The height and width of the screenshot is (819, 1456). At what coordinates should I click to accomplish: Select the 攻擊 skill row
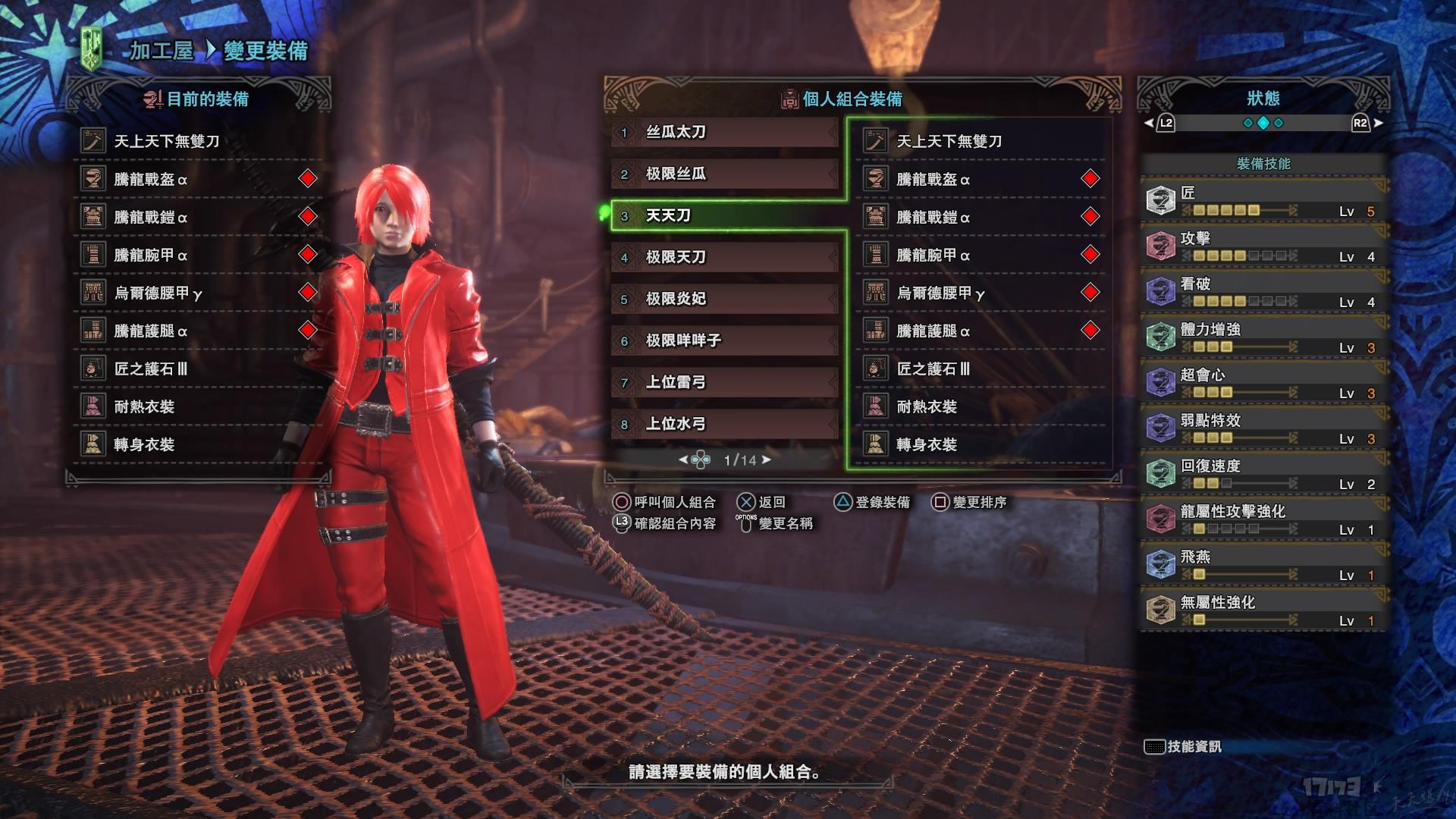point(1263,246)
